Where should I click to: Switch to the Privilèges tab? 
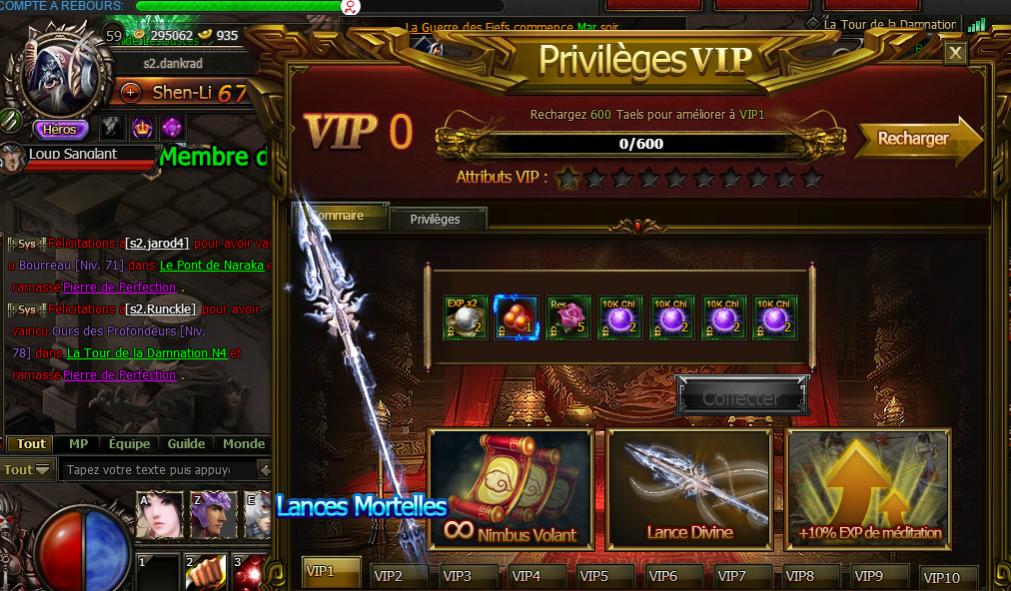(435, 219)
